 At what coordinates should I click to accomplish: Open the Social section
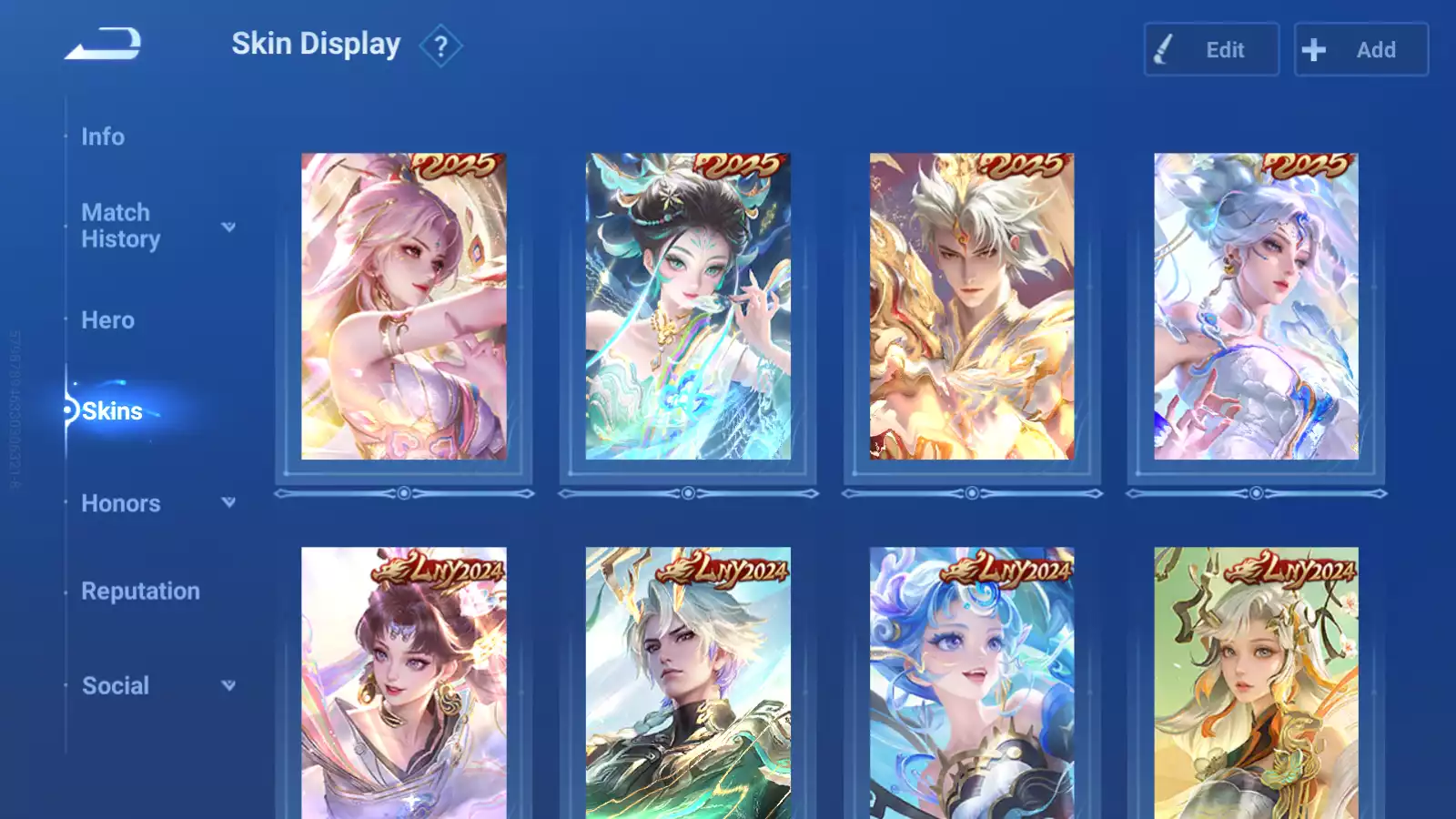click(116, 686)
